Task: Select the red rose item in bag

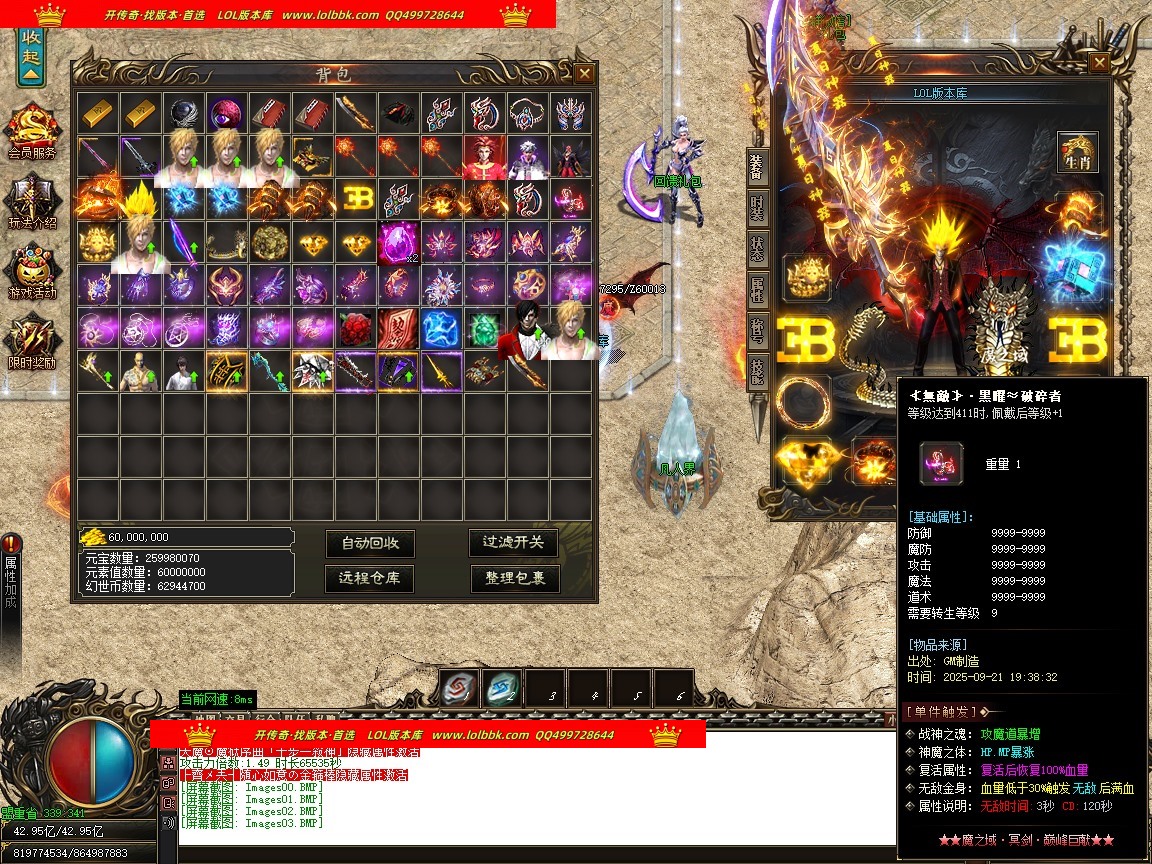Action: click(356, 328)
